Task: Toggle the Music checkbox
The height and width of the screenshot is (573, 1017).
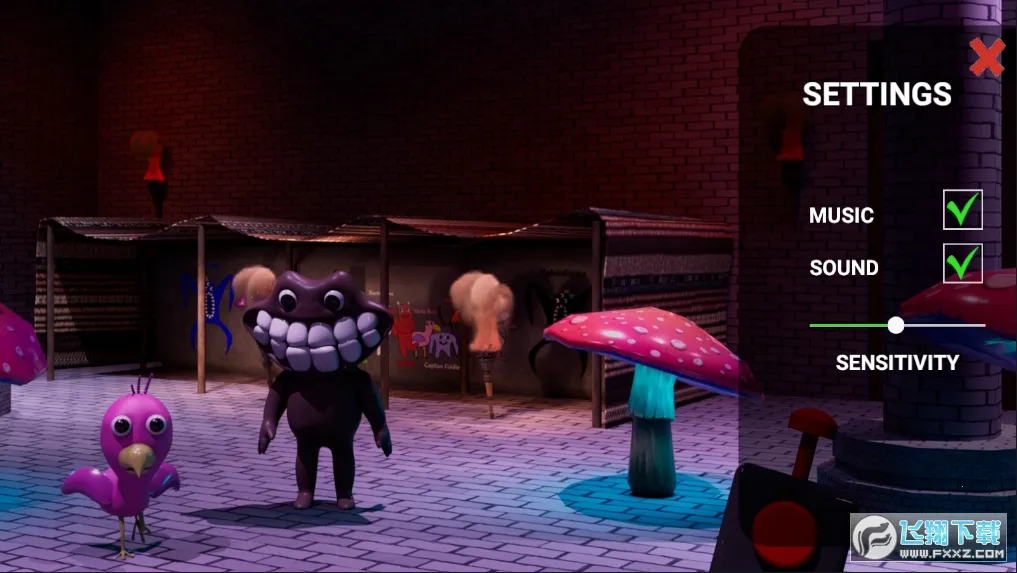Action: point(962,211)
